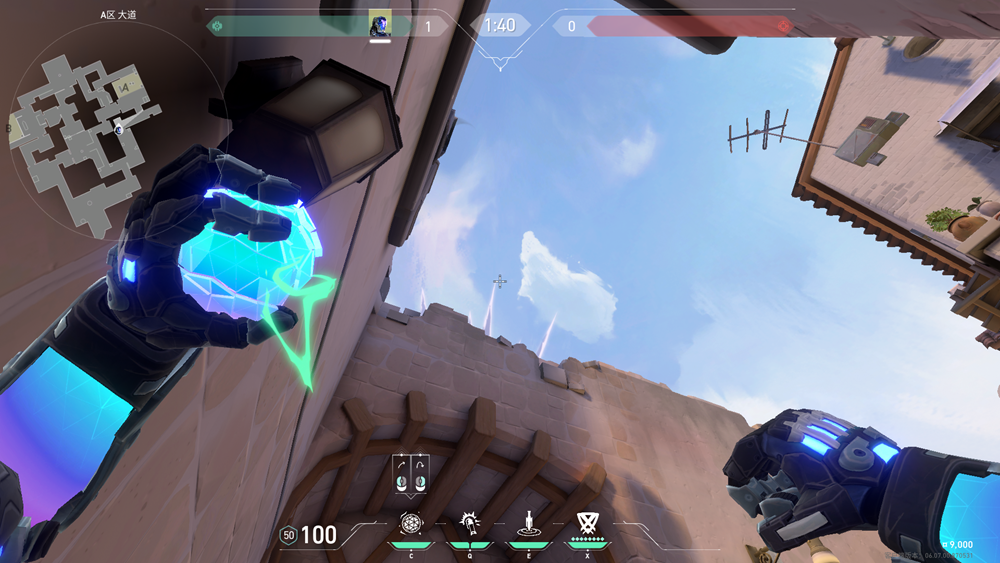
Task: Click the KAY/O agent portrait in top bar
Action: [380, 25]
